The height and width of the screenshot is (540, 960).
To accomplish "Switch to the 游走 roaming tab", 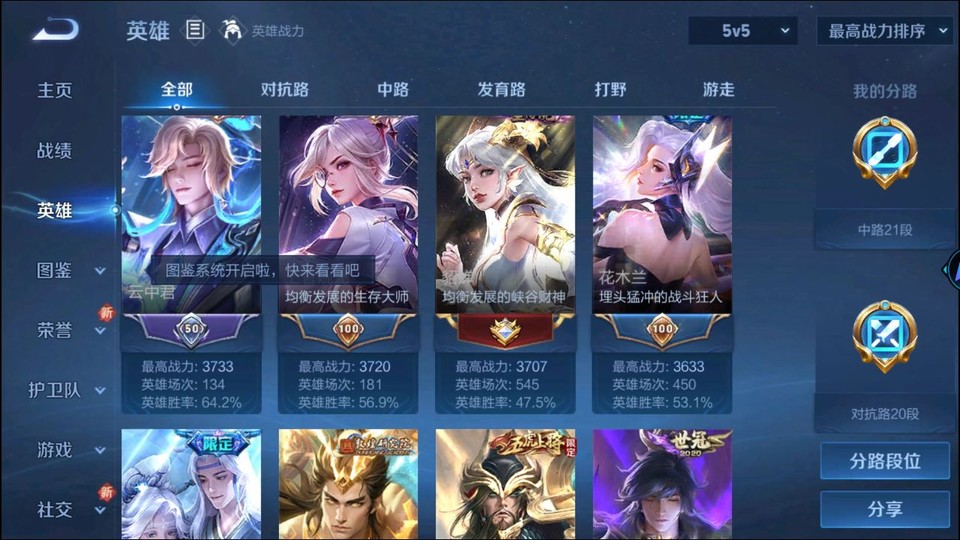I will (x=718, y=89).
